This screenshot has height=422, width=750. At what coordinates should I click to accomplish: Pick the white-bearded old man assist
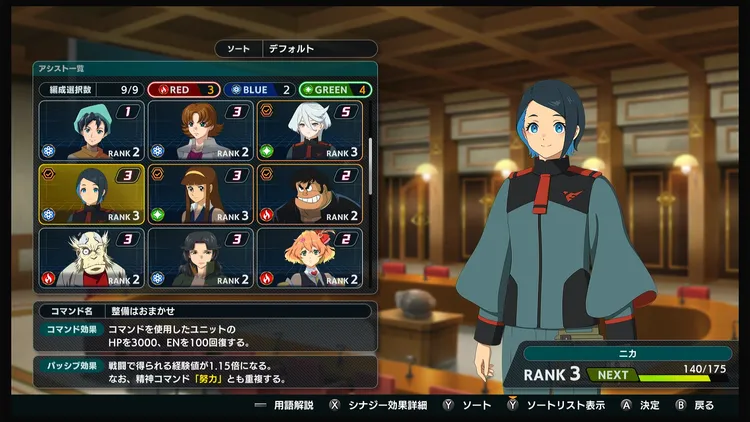[91, 257]
